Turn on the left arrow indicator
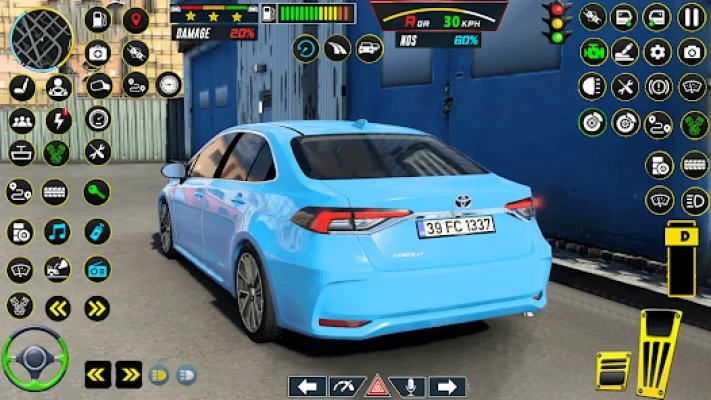 [x=307, y=386]
